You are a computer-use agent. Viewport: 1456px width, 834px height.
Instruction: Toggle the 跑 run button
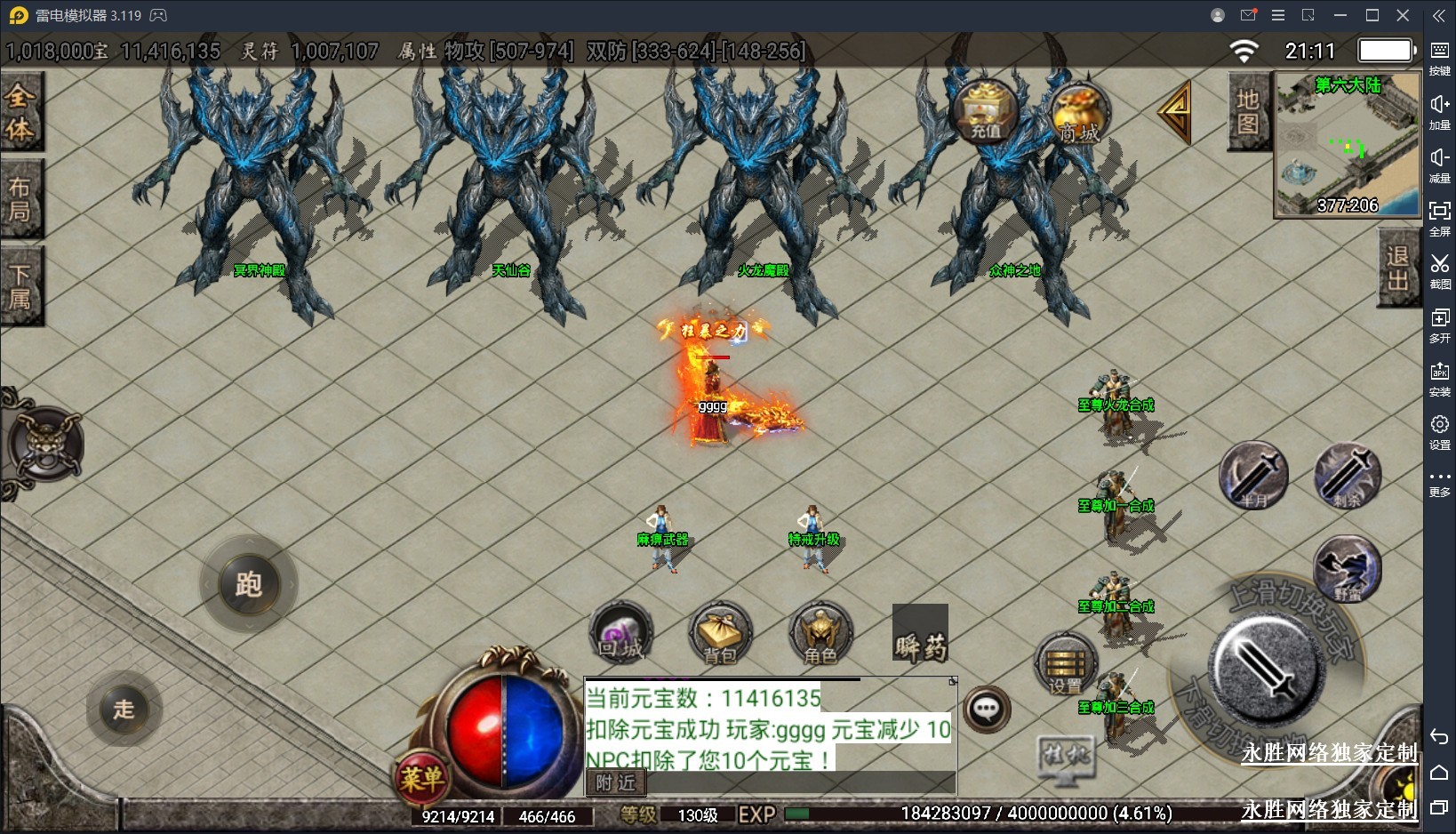tap(248, 584)
